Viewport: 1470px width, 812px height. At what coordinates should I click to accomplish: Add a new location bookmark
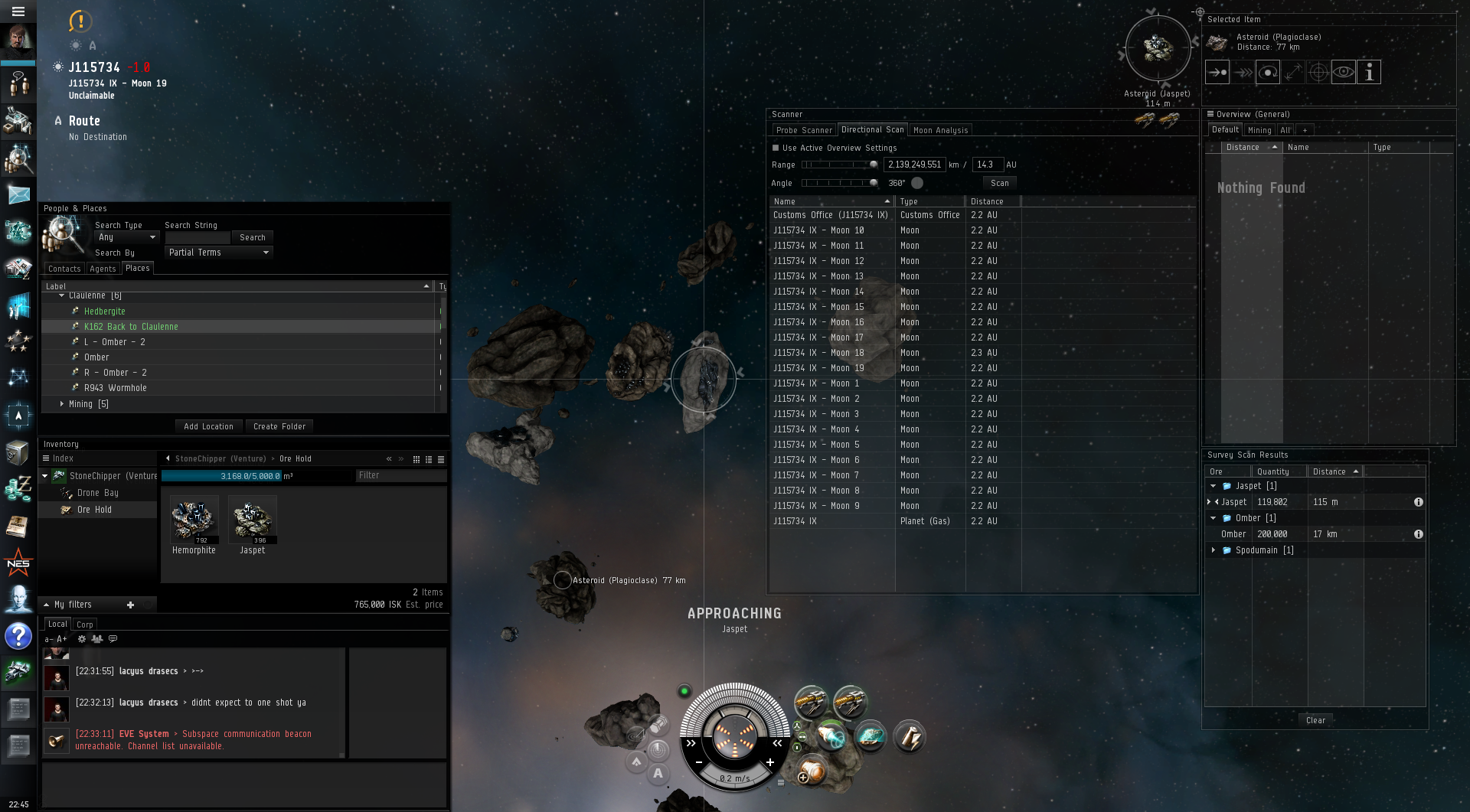[x=208, y=426]
